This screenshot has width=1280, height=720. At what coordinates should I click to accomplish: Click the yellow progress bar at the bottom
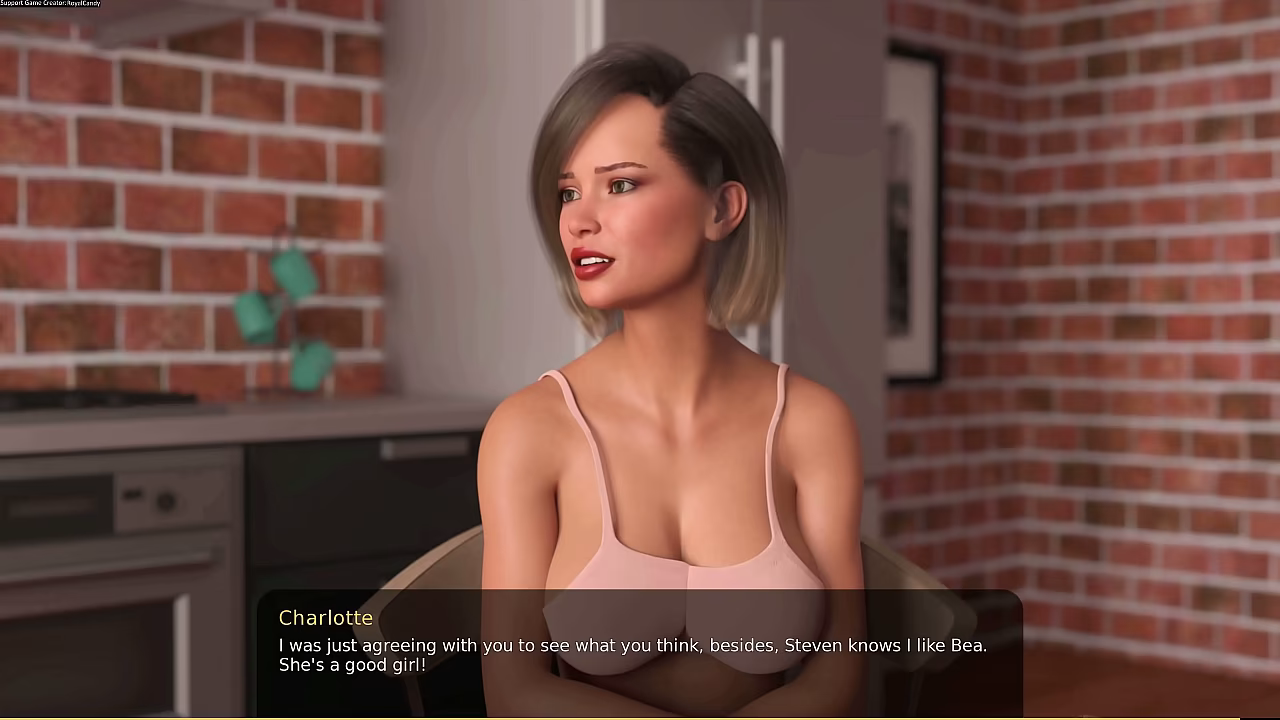pos(640,712)
